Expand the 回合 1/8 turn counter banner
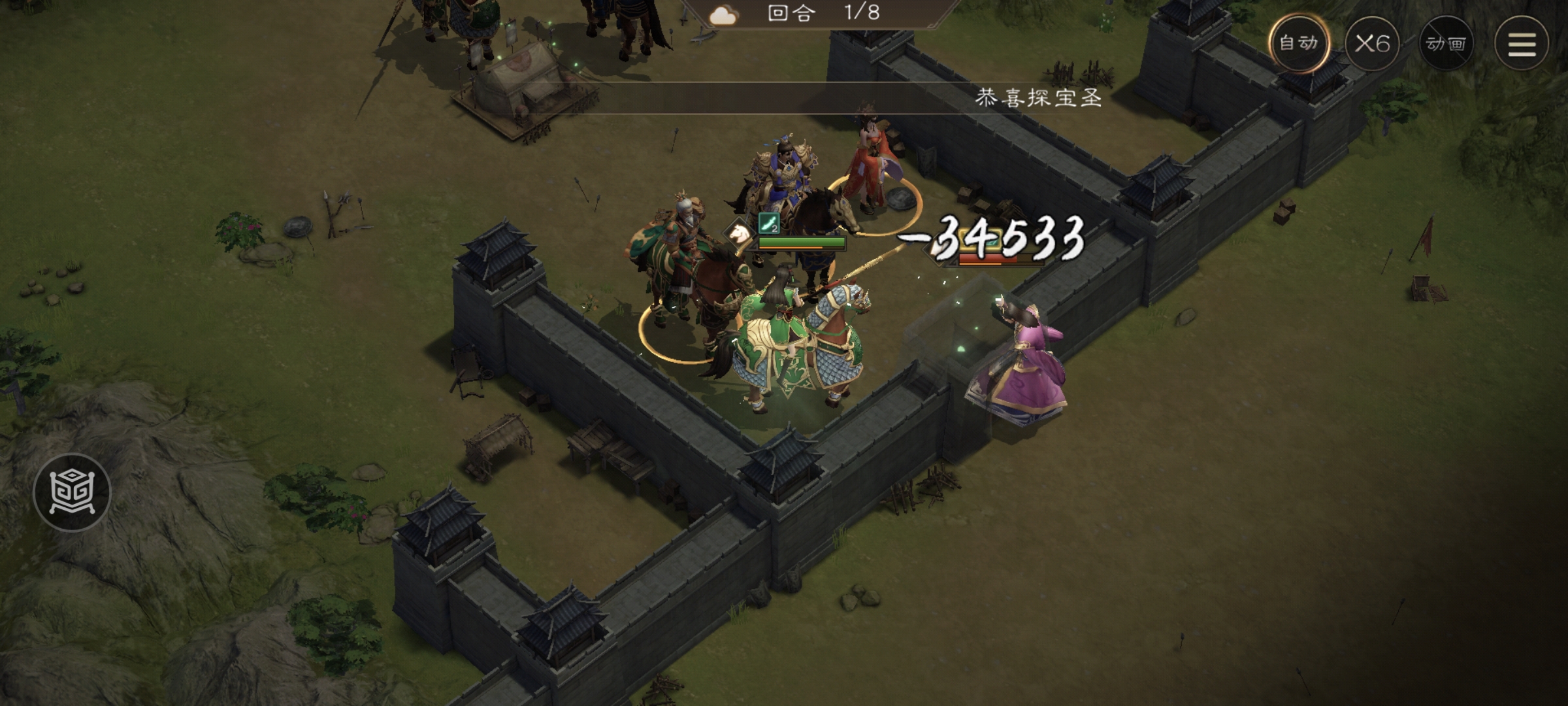Screen dimensions: 1568x706 click(823, 17)
